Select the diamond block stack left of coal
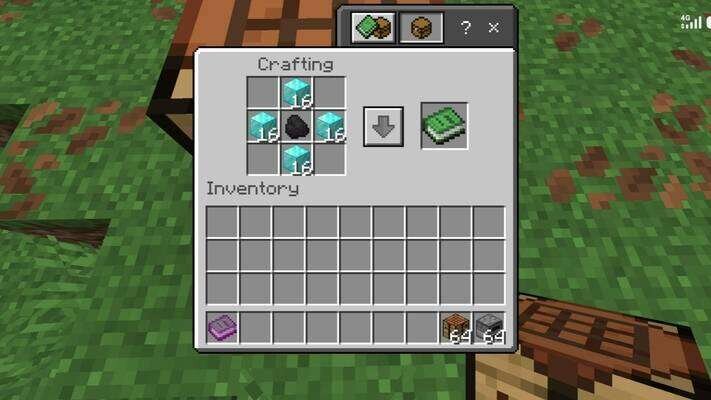 [264, 126]
